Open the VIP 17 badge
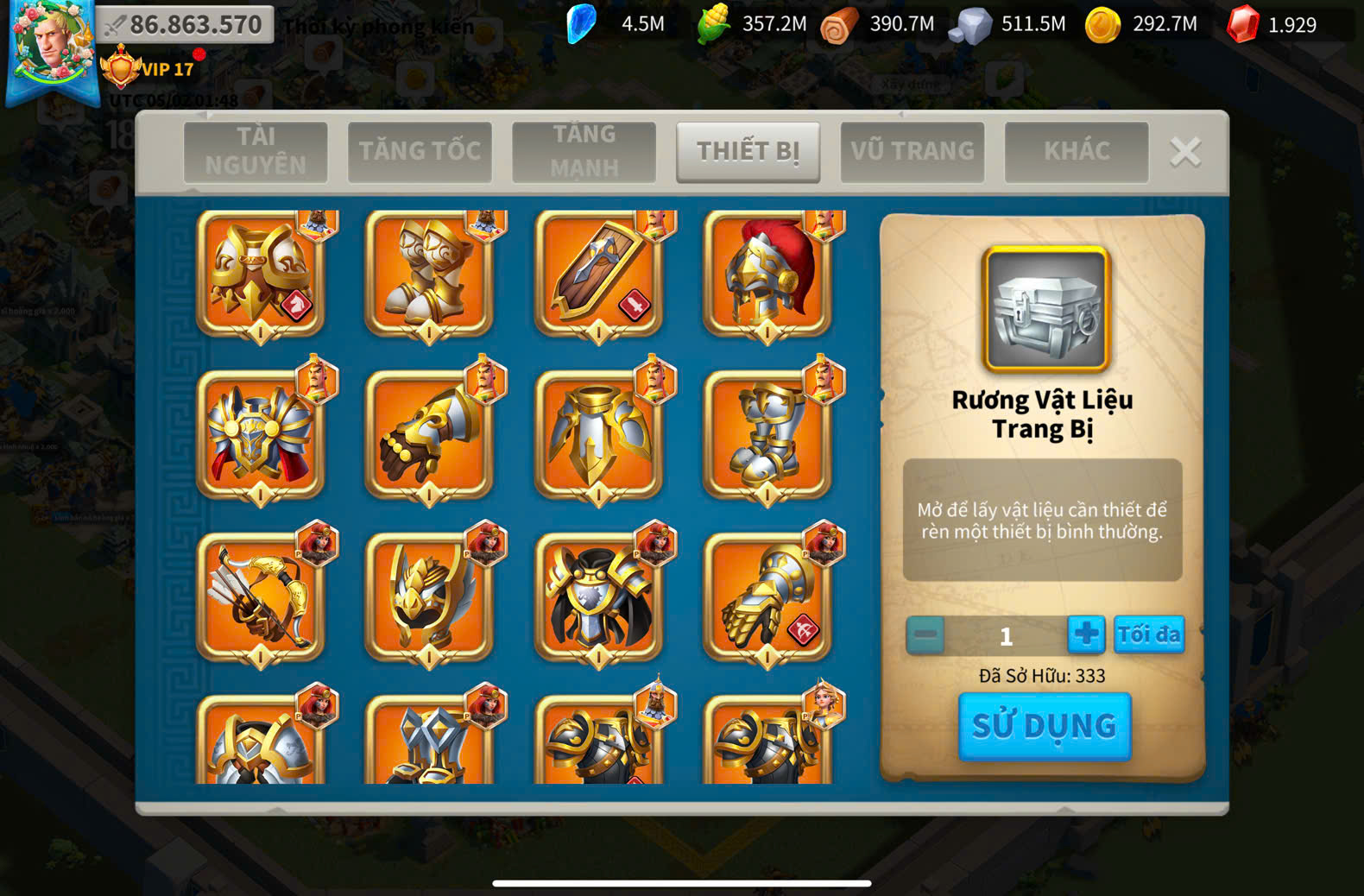1364x896 pixels. [148, 68]
